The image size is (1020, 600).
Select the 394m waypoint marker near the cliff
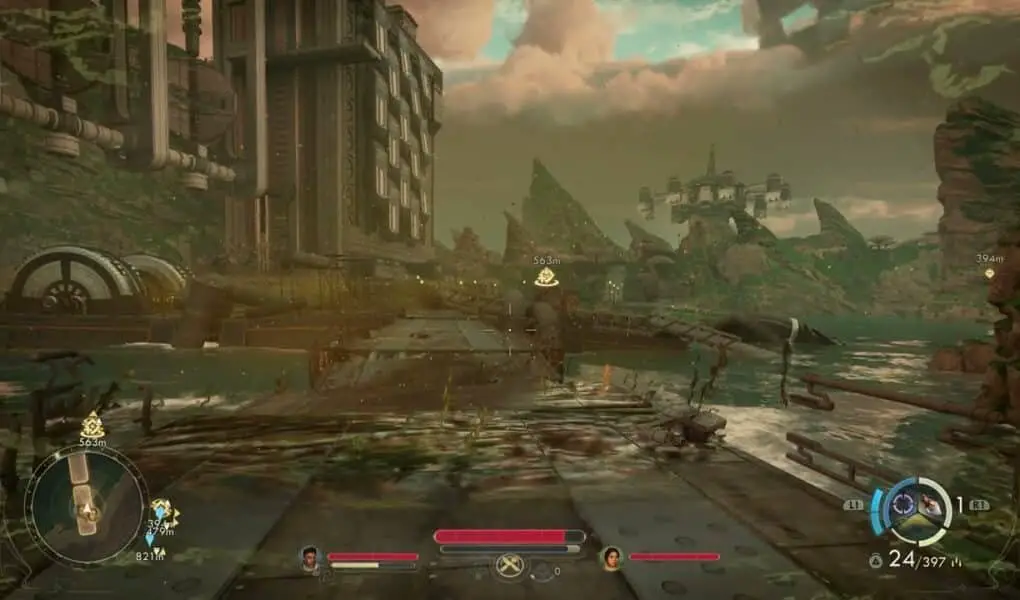(x=989, y=273)
